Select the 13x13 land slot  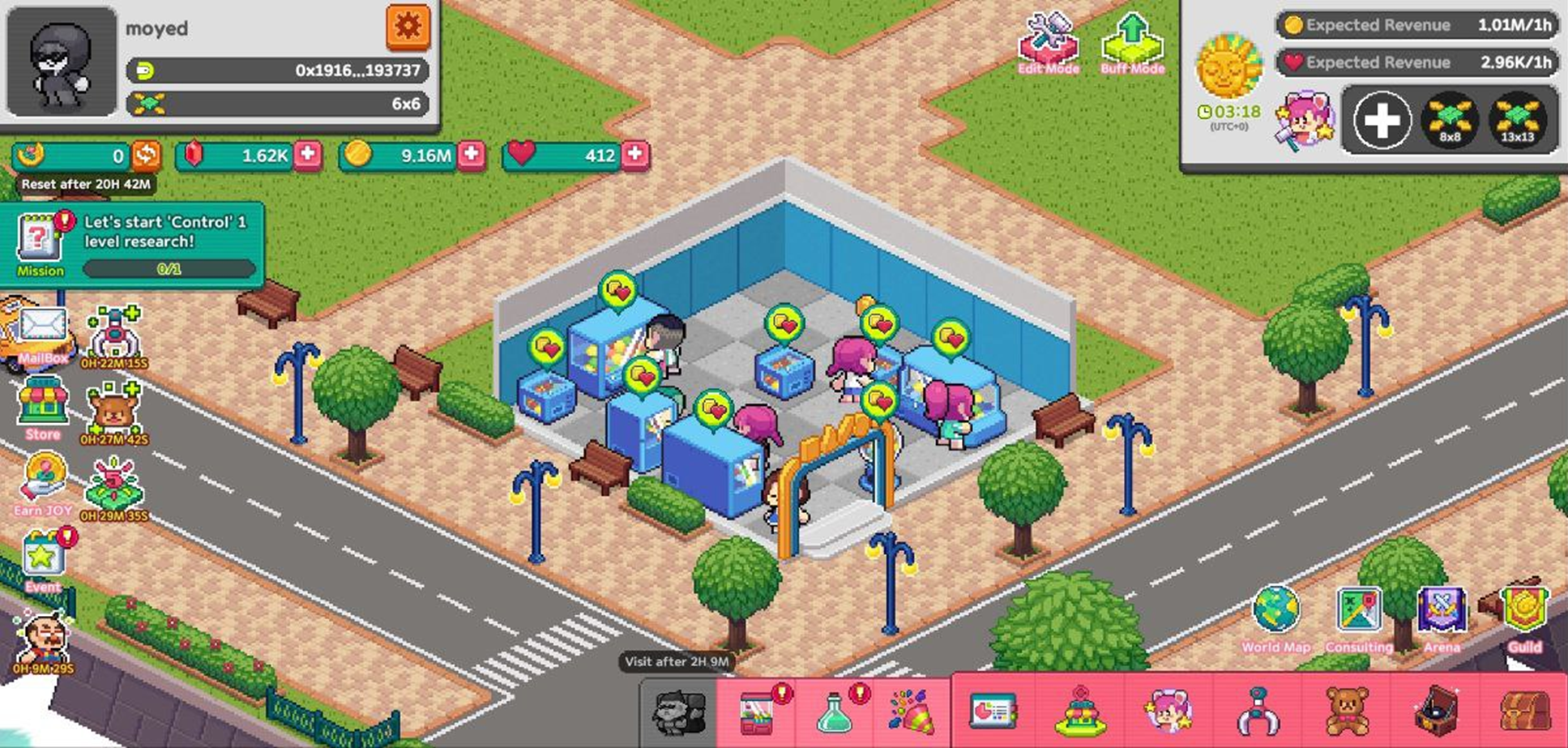click(x=1517, y=121)
